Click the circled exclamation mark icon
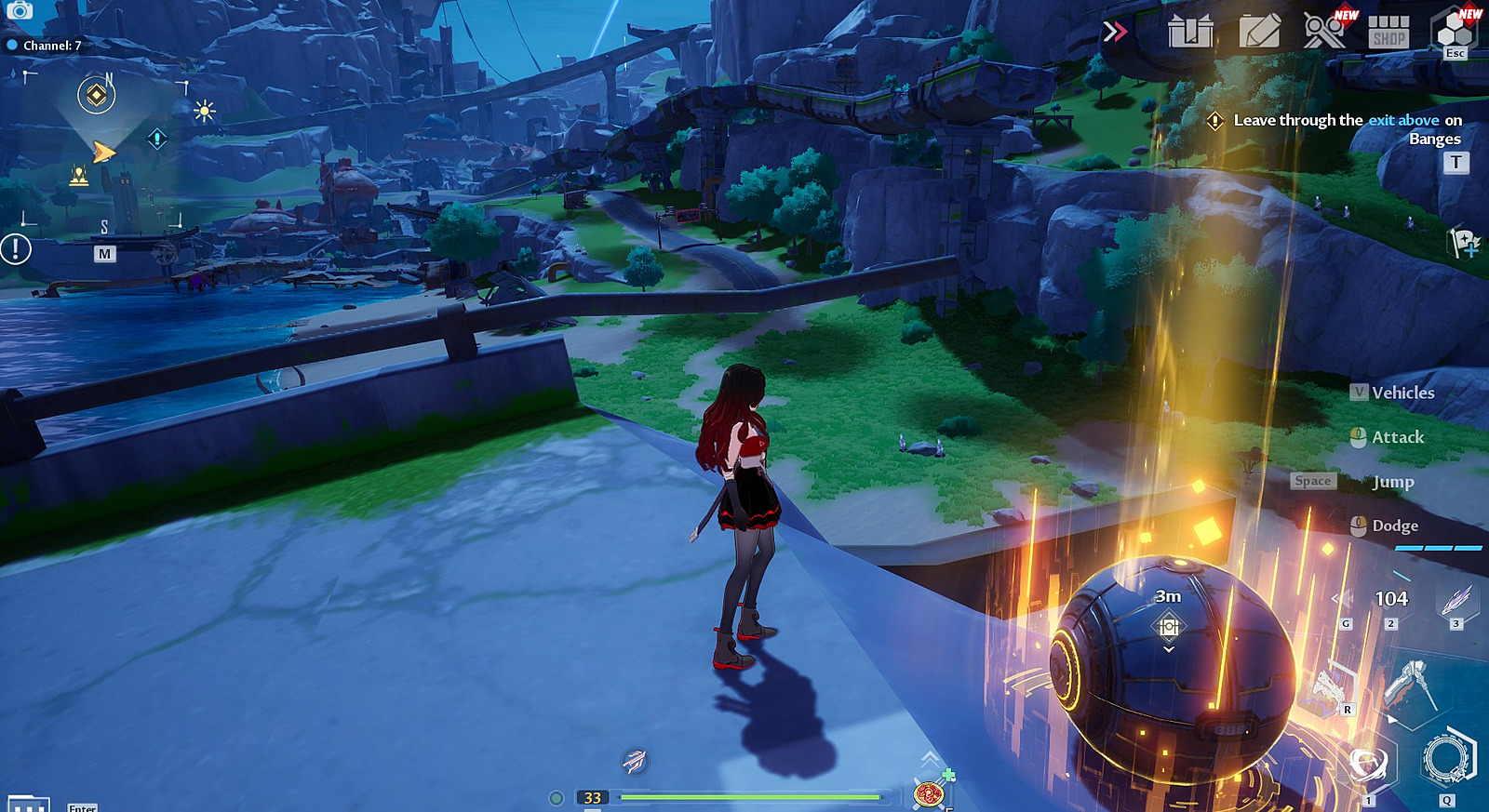This screenshot has height=812, width=1489. click(x=16, y=249)
